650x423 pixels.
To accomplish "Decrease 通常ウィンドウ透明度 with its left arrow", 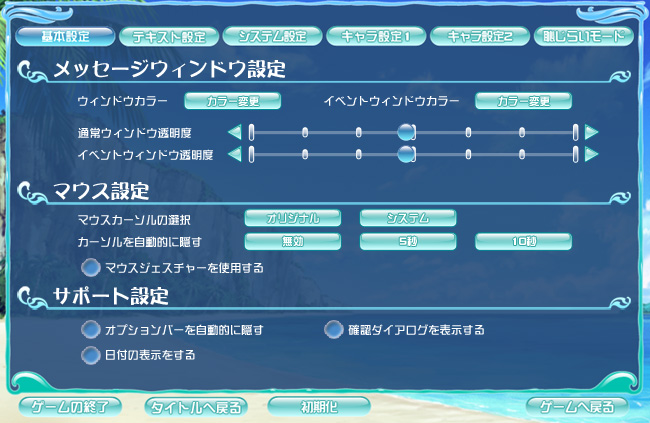I will point(234,131).
